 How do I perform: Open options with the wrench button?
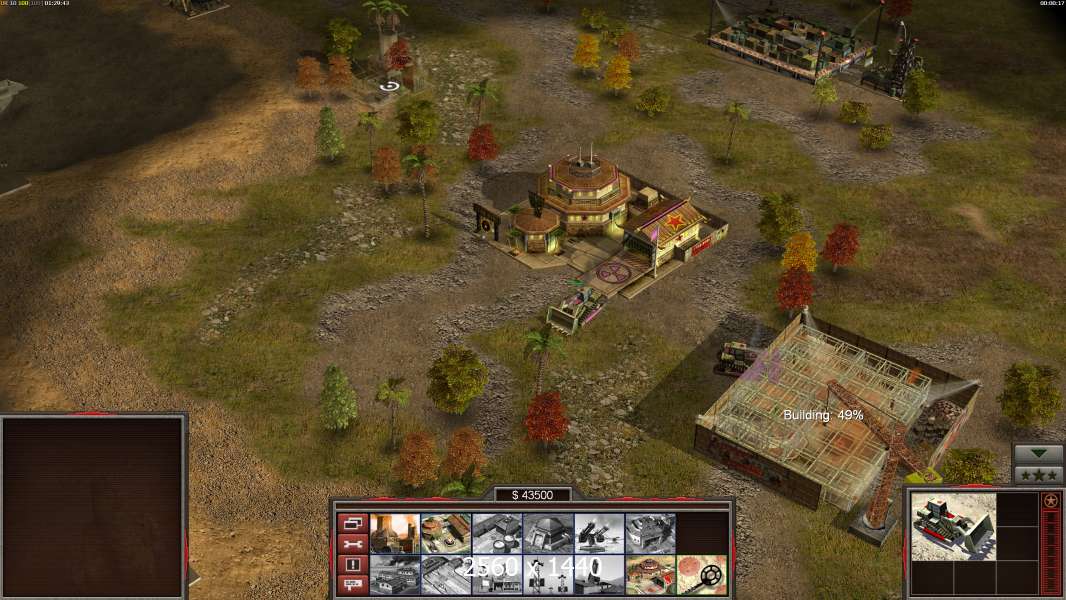coord(352,544)
